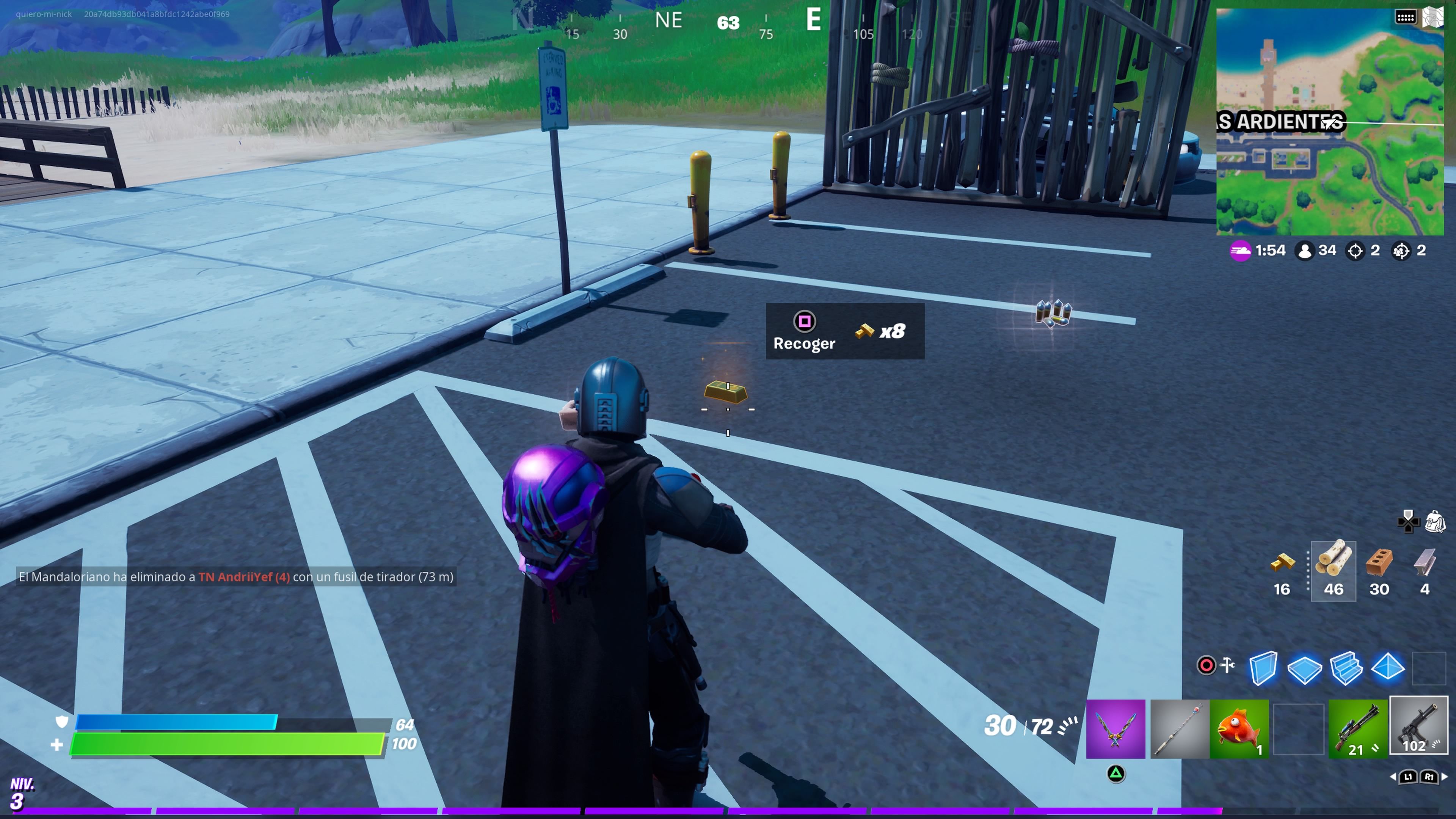Click the purple storm timer icon
The width and height of the screenshot is (1456, 819).
click(x=1241, y=250)
